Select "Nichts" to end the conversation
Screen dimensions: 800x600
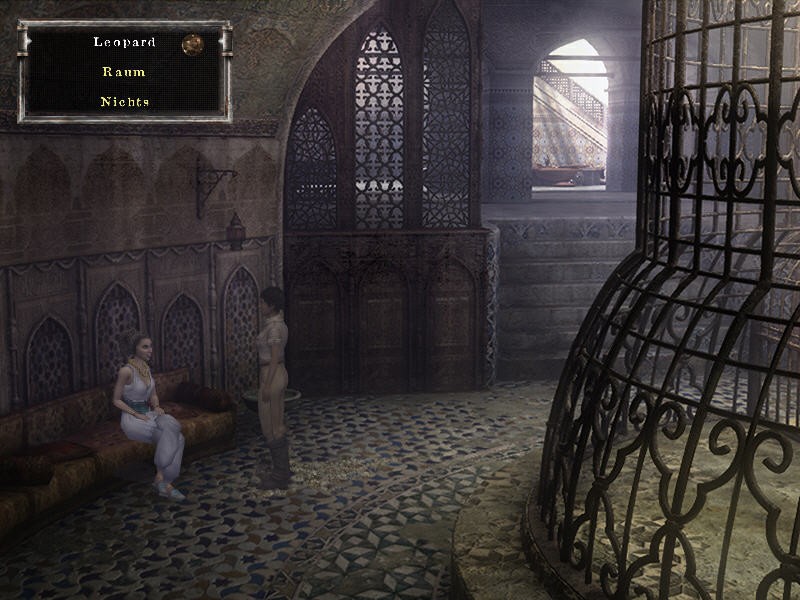[x=123, y=102]
